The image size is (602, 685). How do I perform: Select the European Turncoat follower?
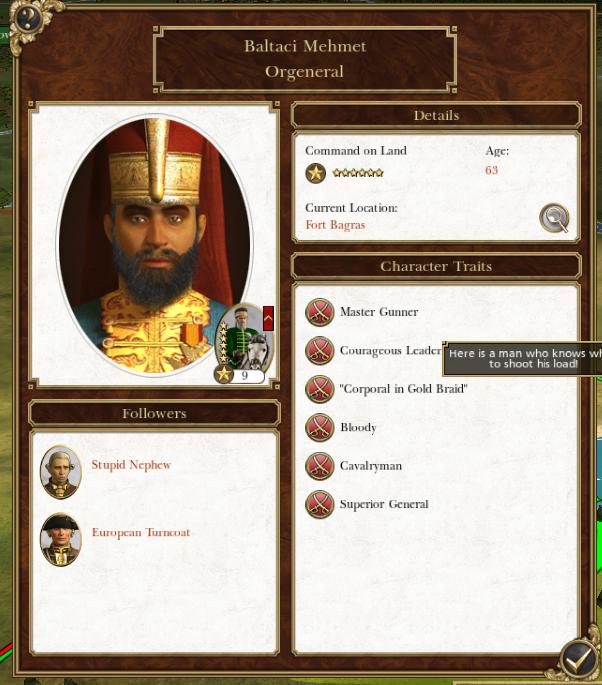click(140, 533)
